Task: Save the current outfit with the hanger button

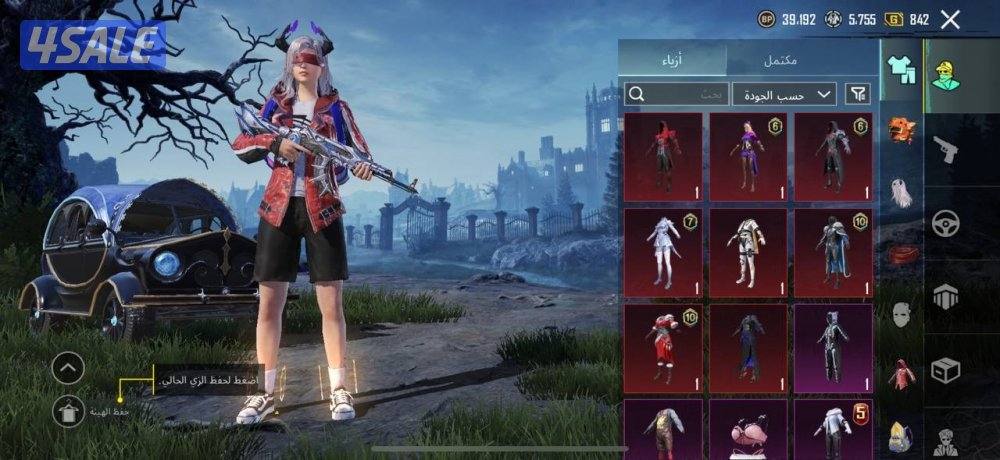Action: coord(68,410)
